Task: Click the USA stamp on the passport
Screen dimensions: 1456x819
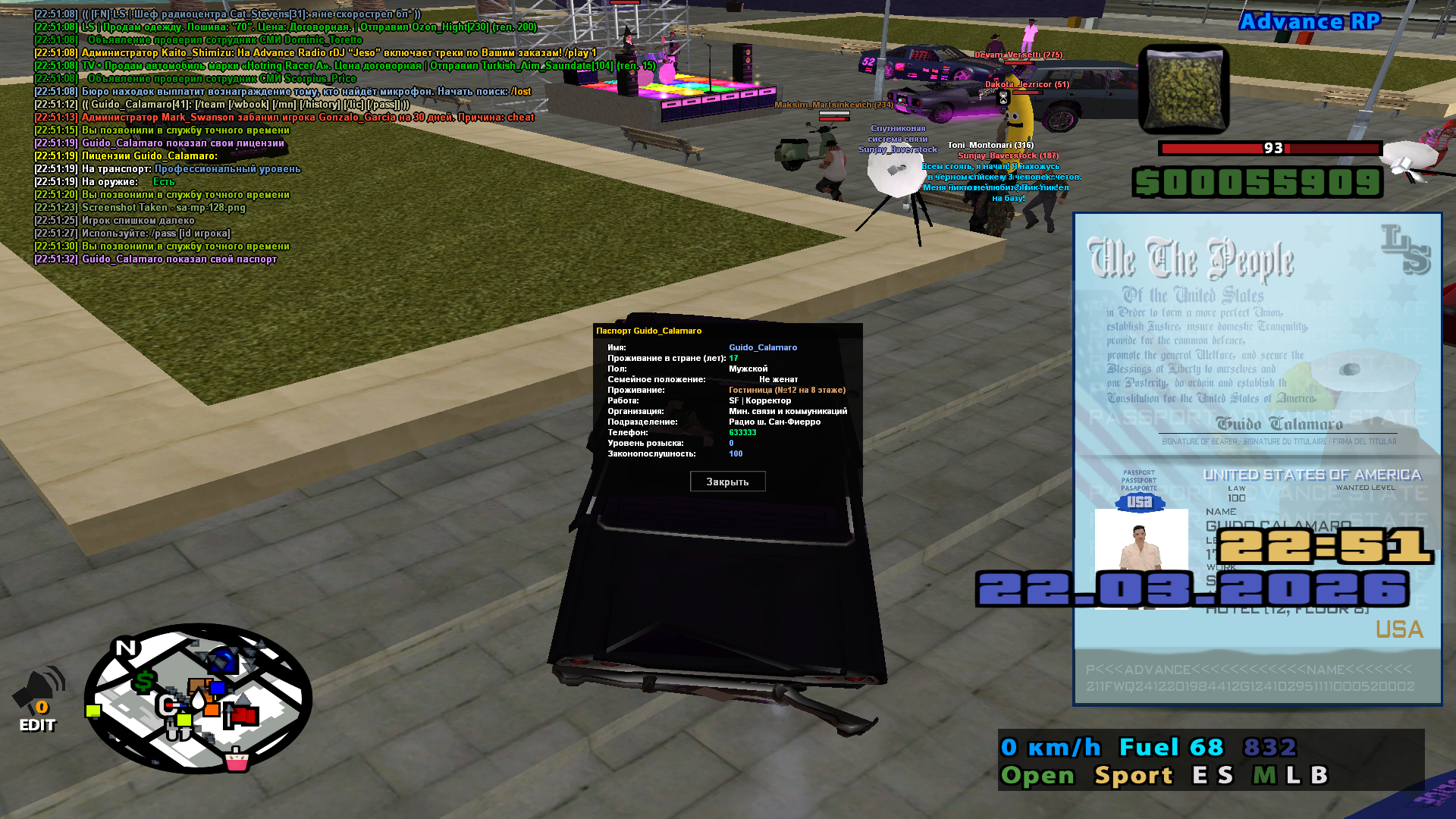Action: point(1140,501)
